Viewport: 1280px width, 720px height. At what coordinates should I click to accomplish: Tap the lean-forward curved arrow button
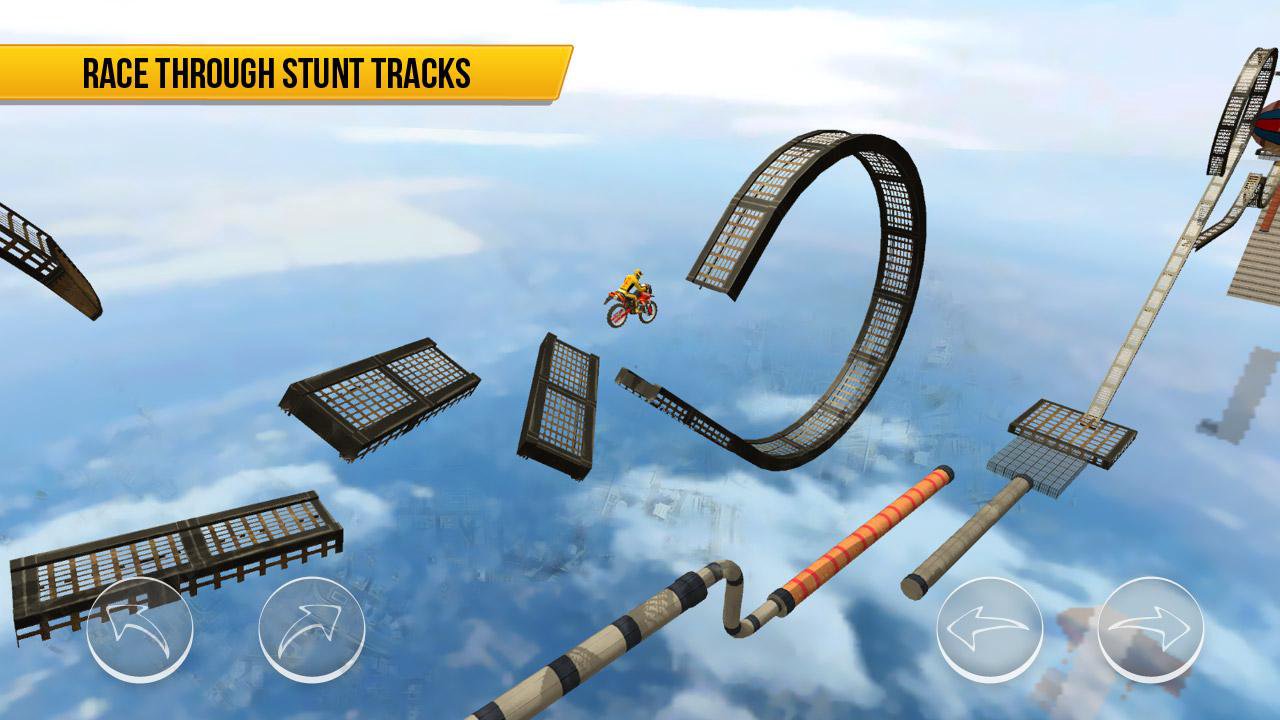312,630
